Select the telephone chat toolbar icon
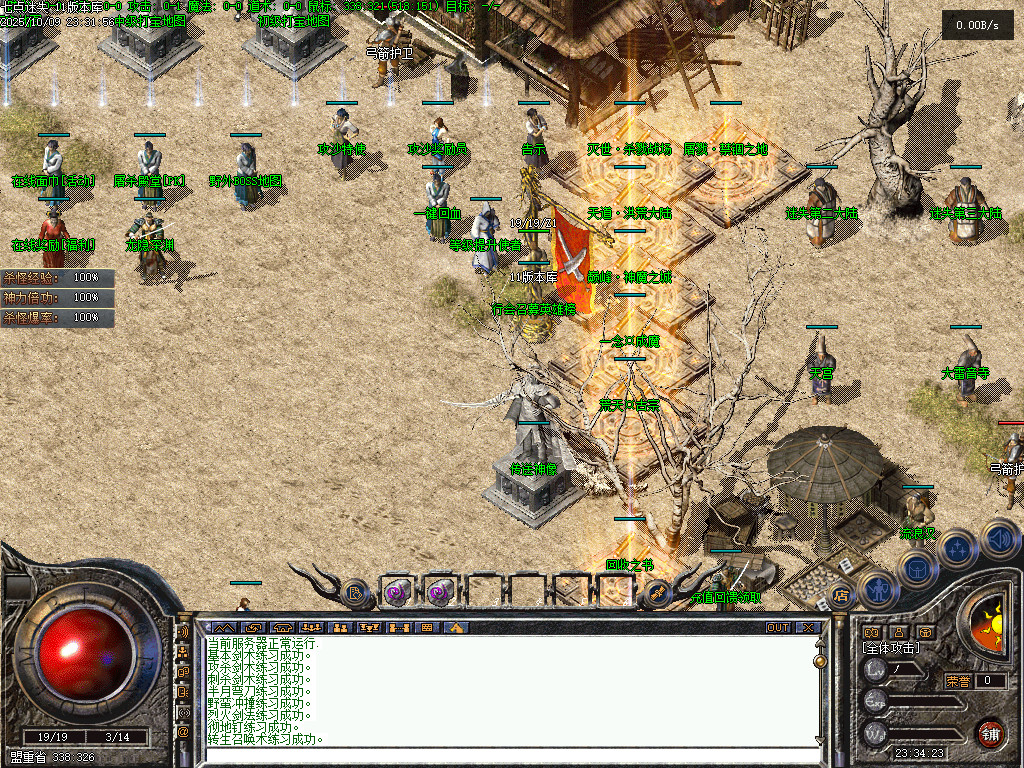This screenshot has width=1024, height=768. pyautogui.click(x=281, y=628)
